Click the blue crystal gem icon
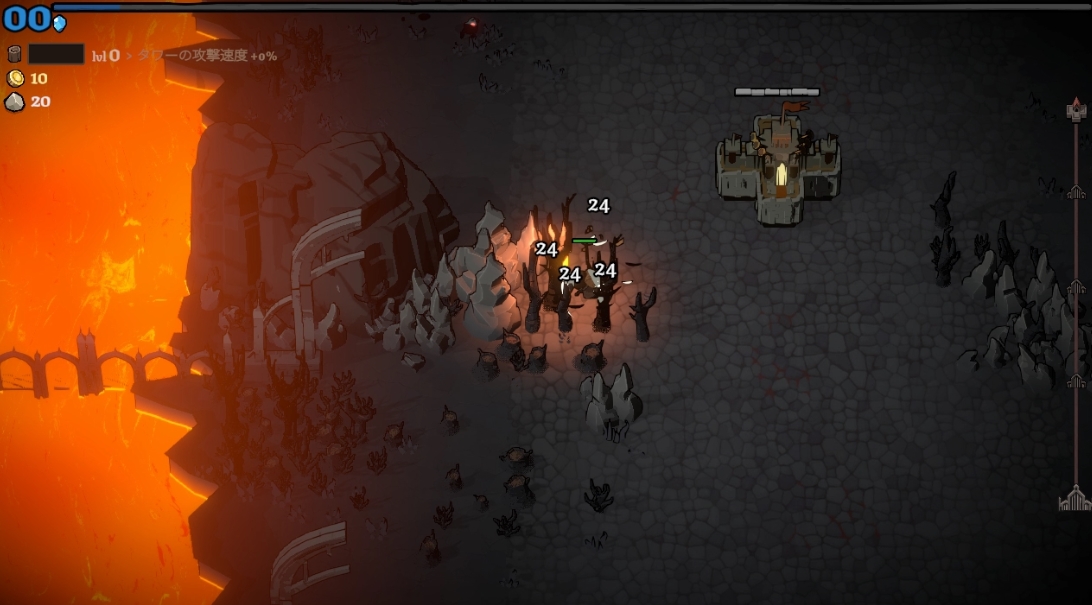Viewport: 1092px width, 605px height. pyautogui.click(x=59, y=23)
